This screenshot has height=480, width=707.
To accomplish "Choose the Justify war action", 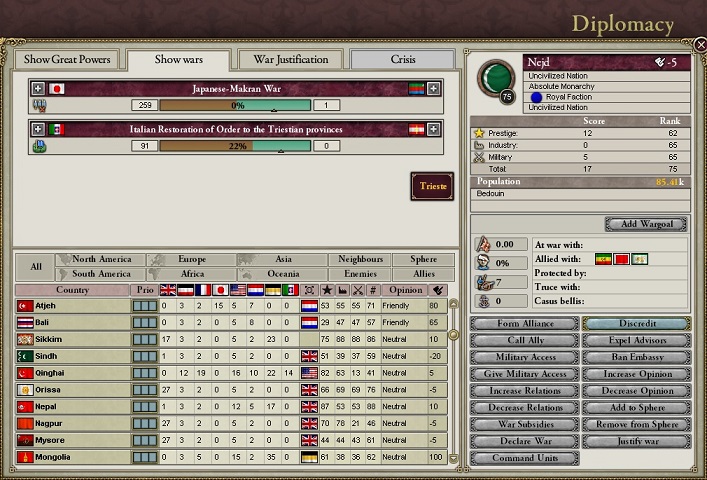I will pyautogui.click(x=636, y=442).
